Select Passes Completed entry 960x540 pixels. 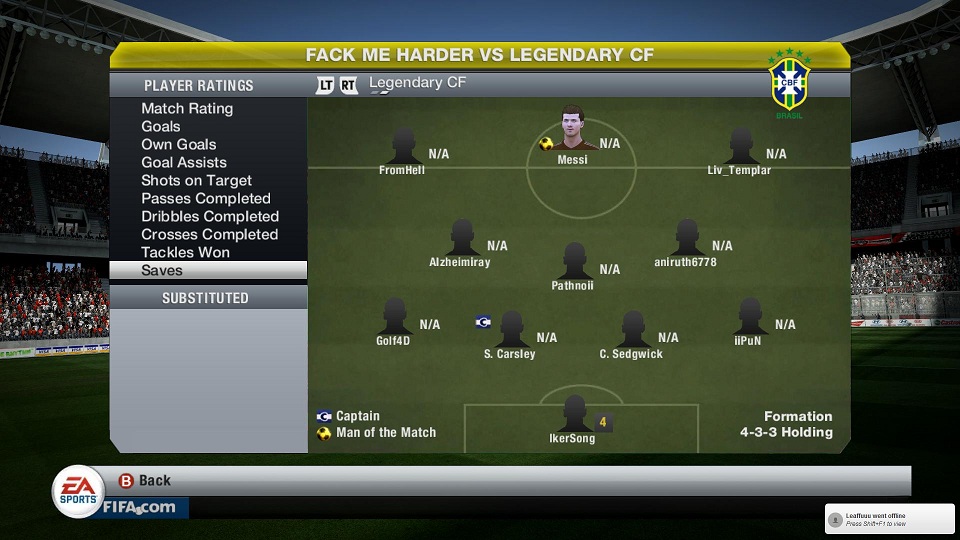pyautogui.click(x=206, y=199)
